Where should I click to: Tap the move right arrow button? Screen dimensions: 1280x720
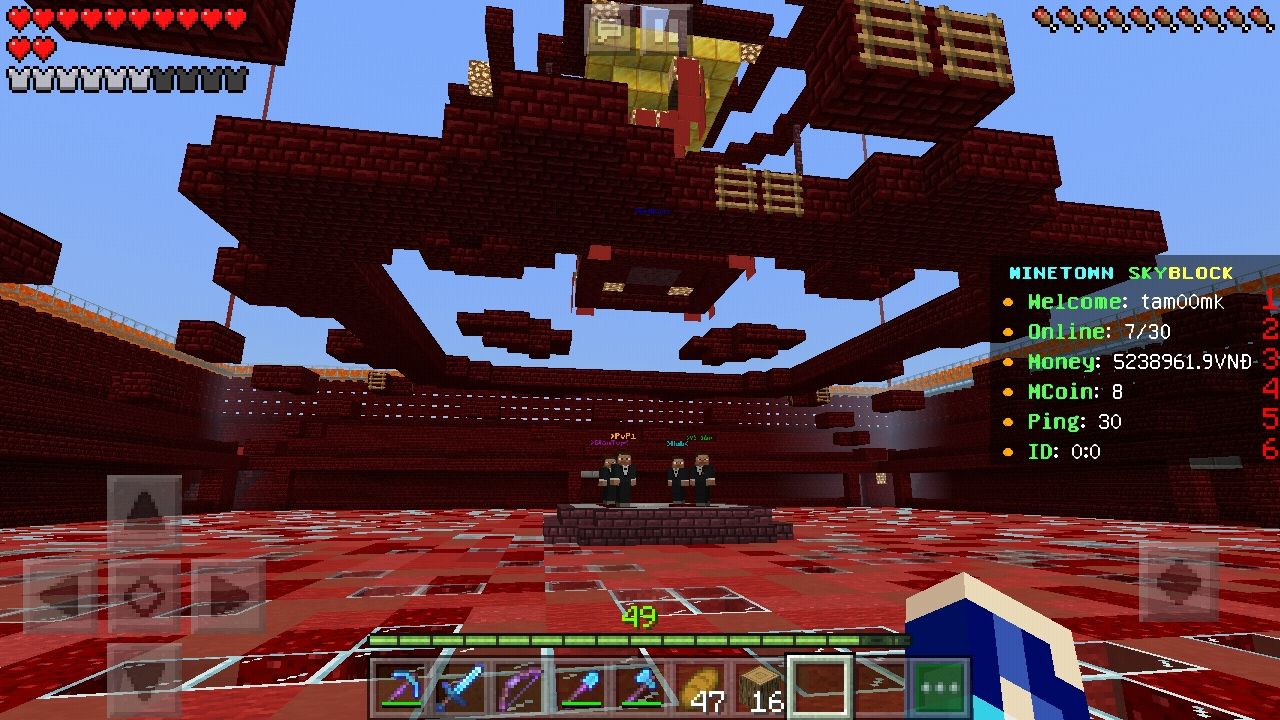[228, 596]
